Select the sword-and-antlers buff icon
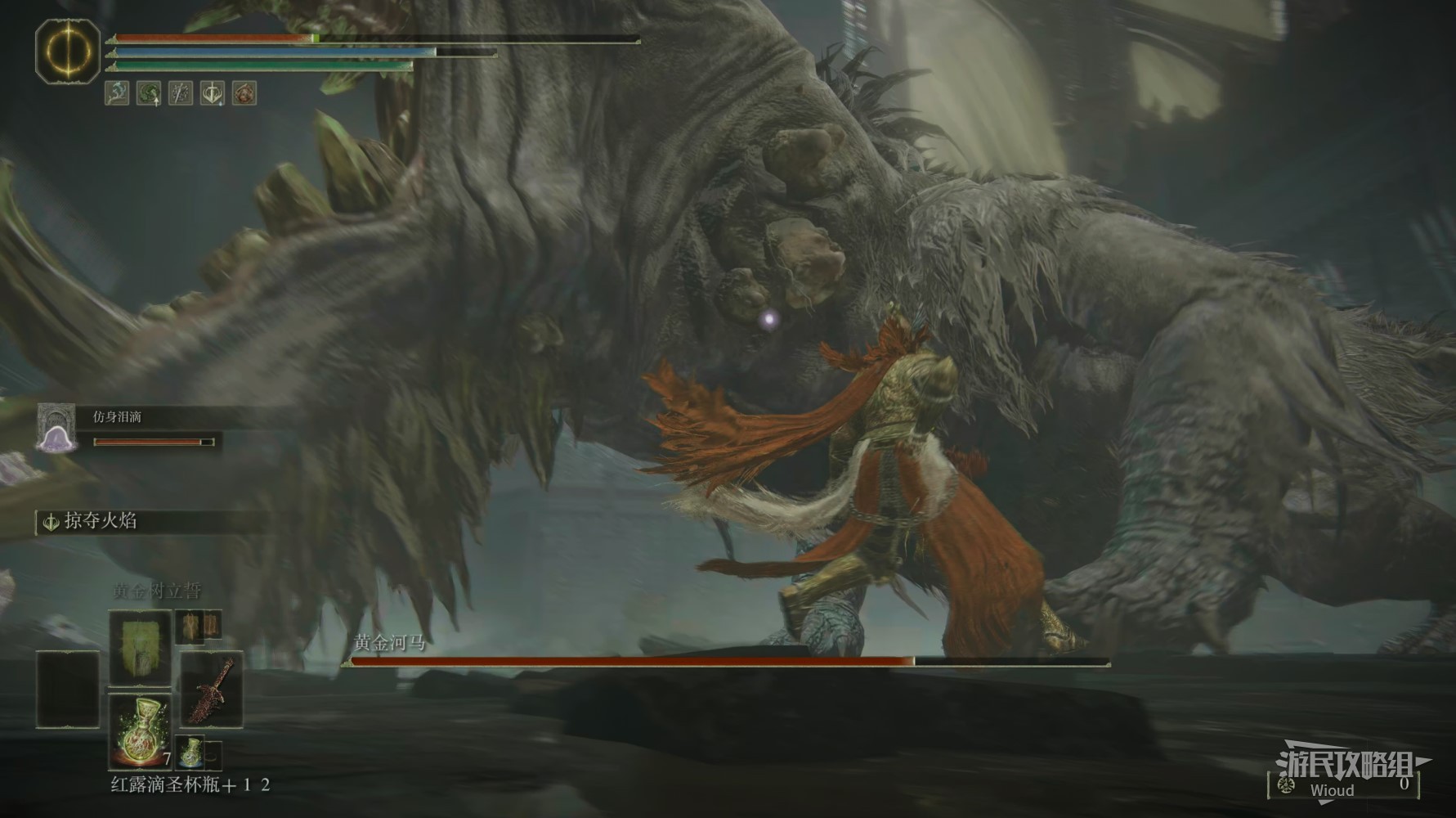This screenshot has width=1456, height=818. [x=213, y=92]
